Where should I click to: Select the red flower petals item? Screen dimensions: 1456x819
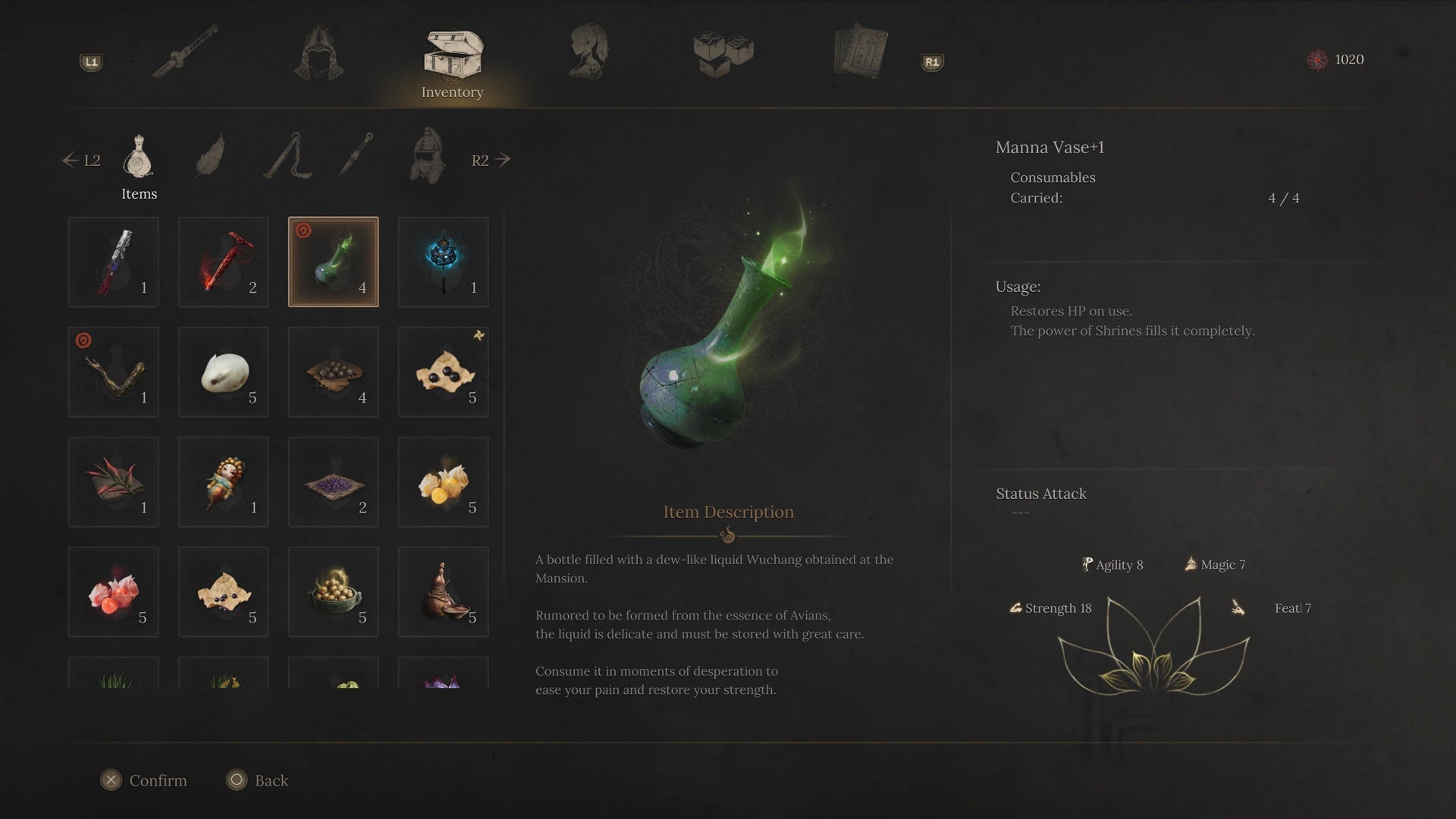tap(114, 591)
